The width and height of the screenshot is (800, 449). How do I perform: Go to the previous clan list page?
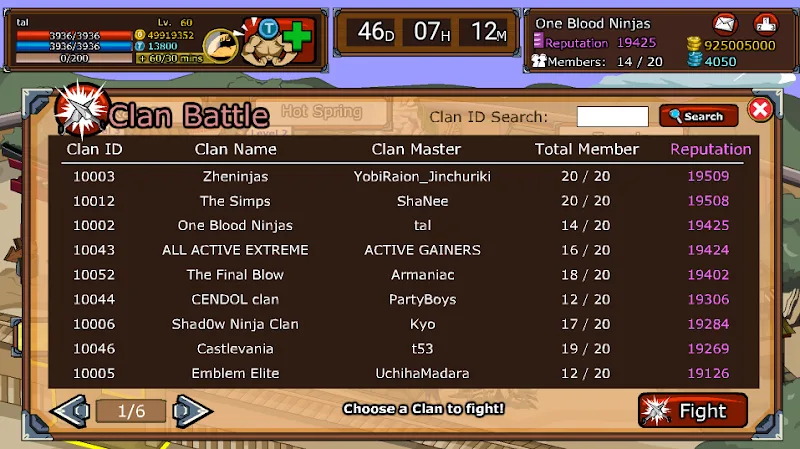(70, 410)
